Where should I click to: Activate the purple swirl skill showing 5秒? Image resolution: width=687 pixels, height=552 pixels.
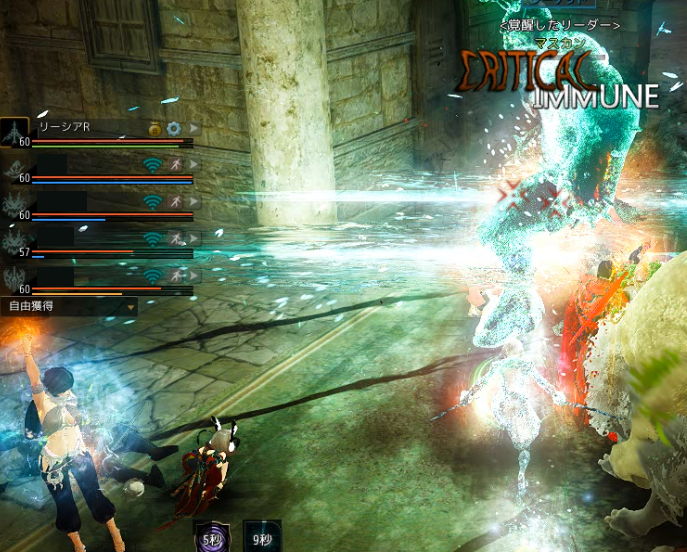(211, 536)
